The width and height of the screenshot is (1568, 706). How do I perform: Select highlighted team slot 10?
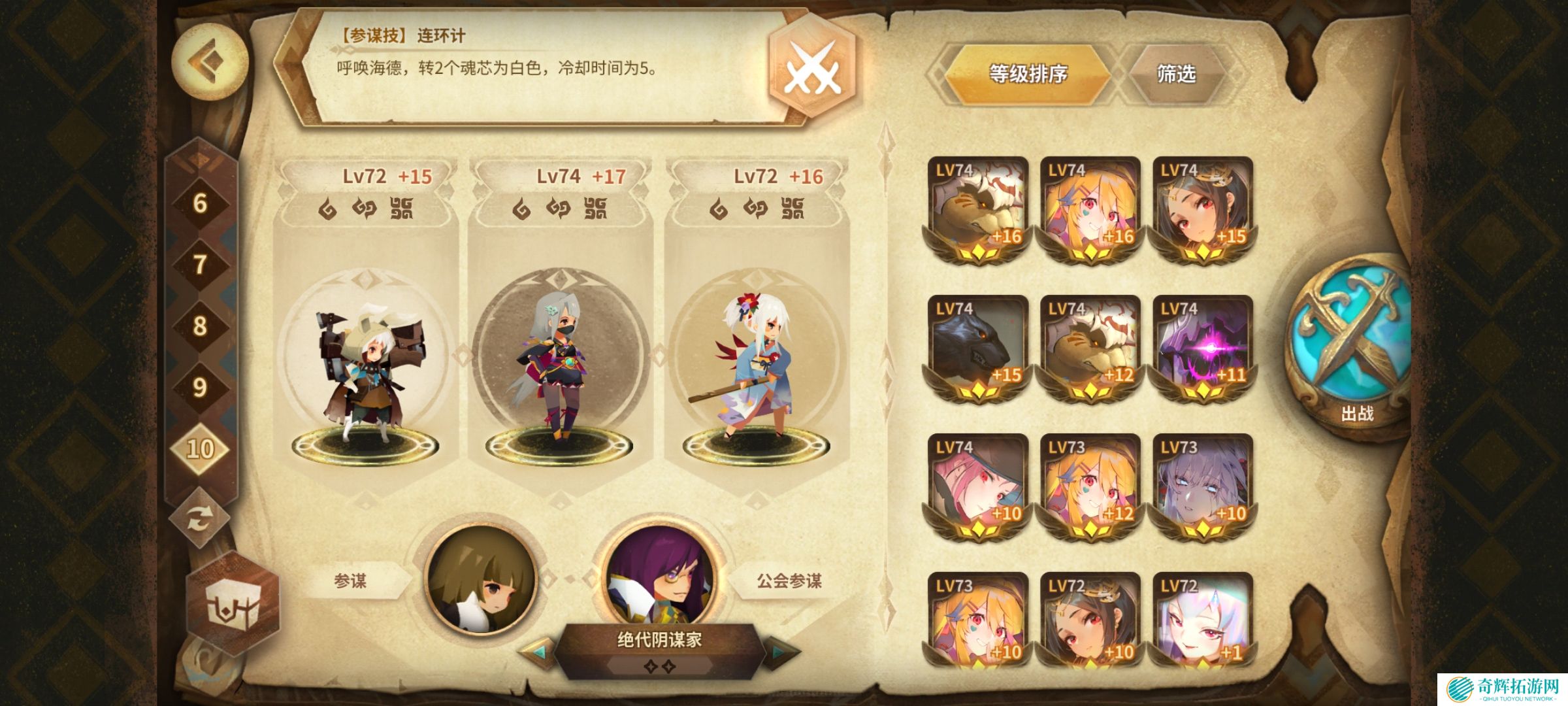pos(200,448)
